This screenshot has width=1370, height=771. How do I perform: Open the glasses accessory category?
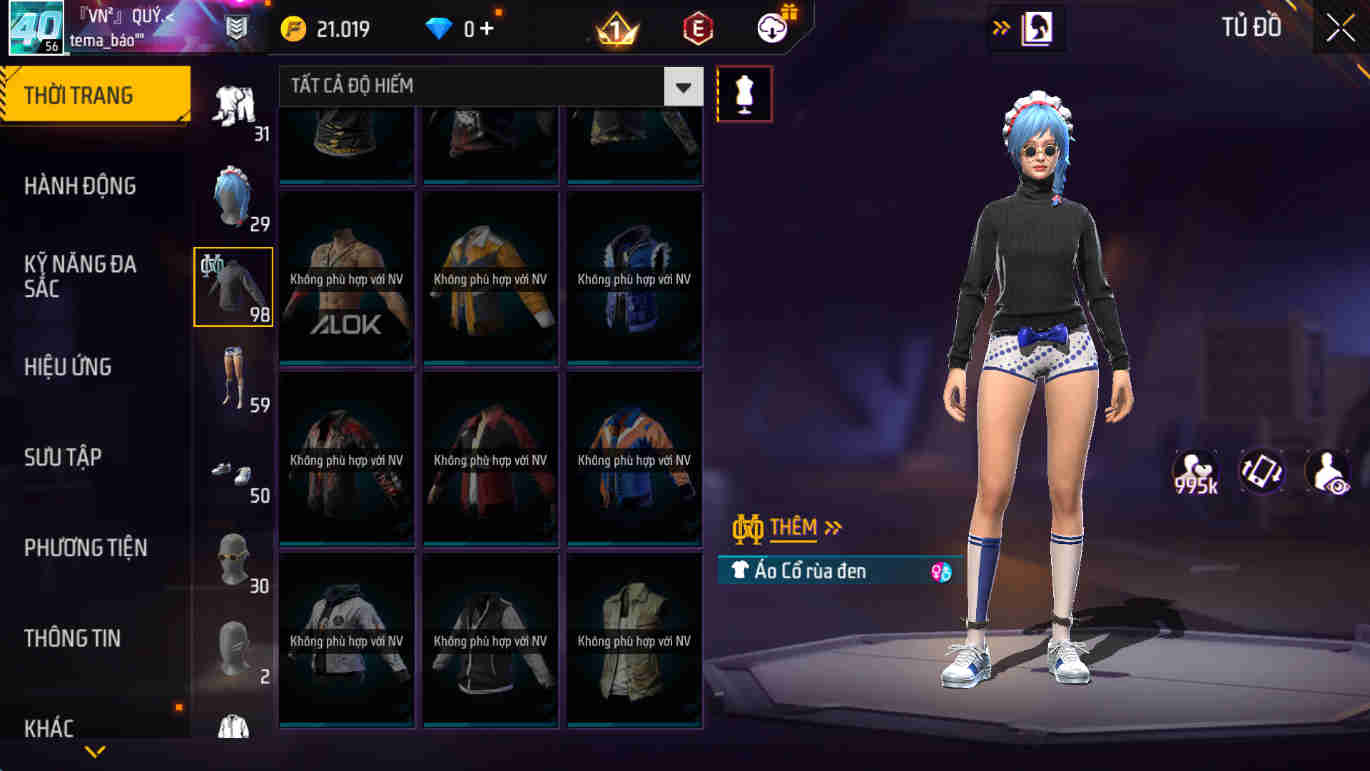click(x=233, y=560)
